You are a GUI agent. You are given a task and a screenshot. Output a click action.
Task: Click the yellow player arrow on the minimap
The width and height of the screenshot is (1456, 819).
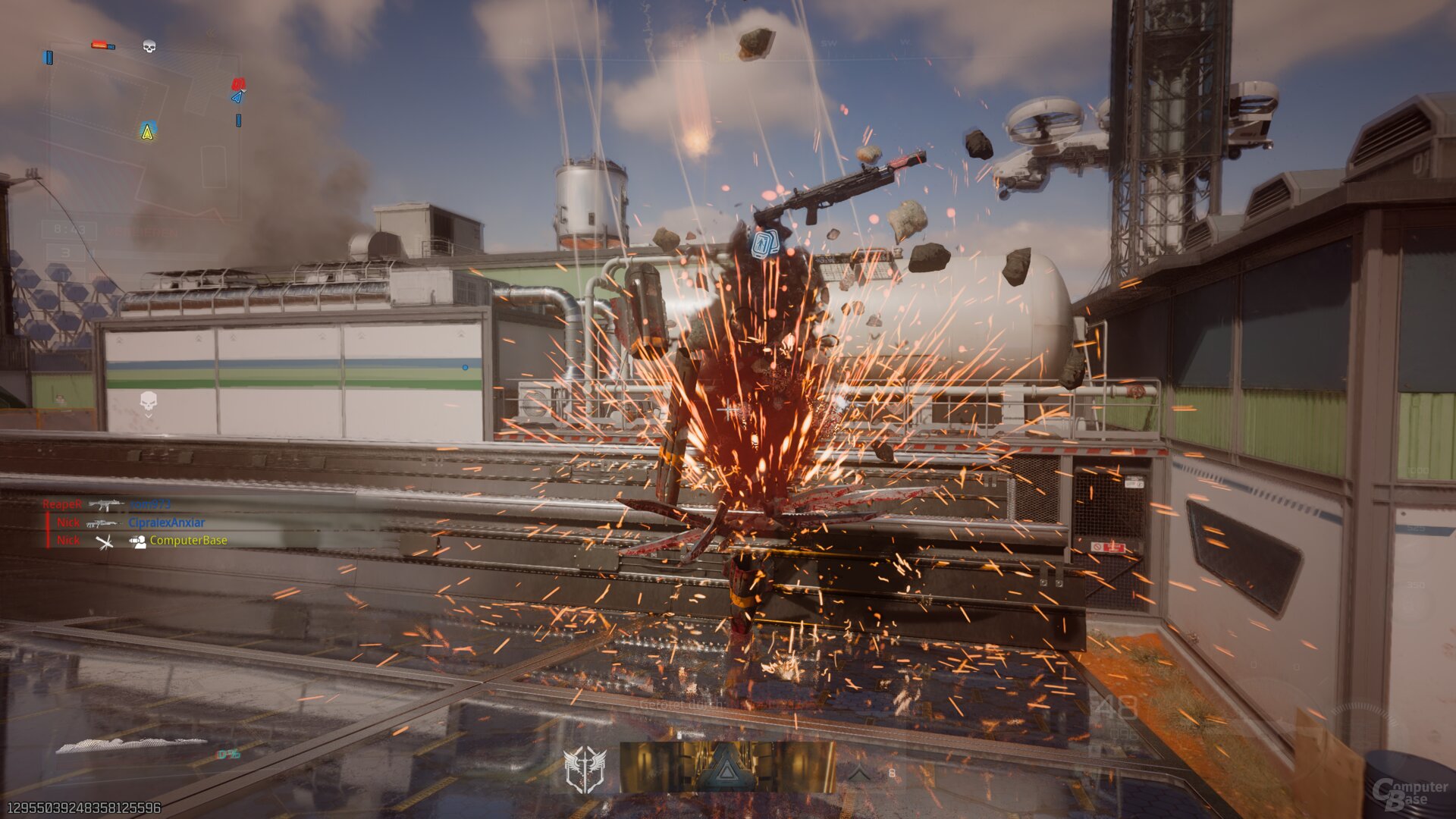click(x=148, y=131)
